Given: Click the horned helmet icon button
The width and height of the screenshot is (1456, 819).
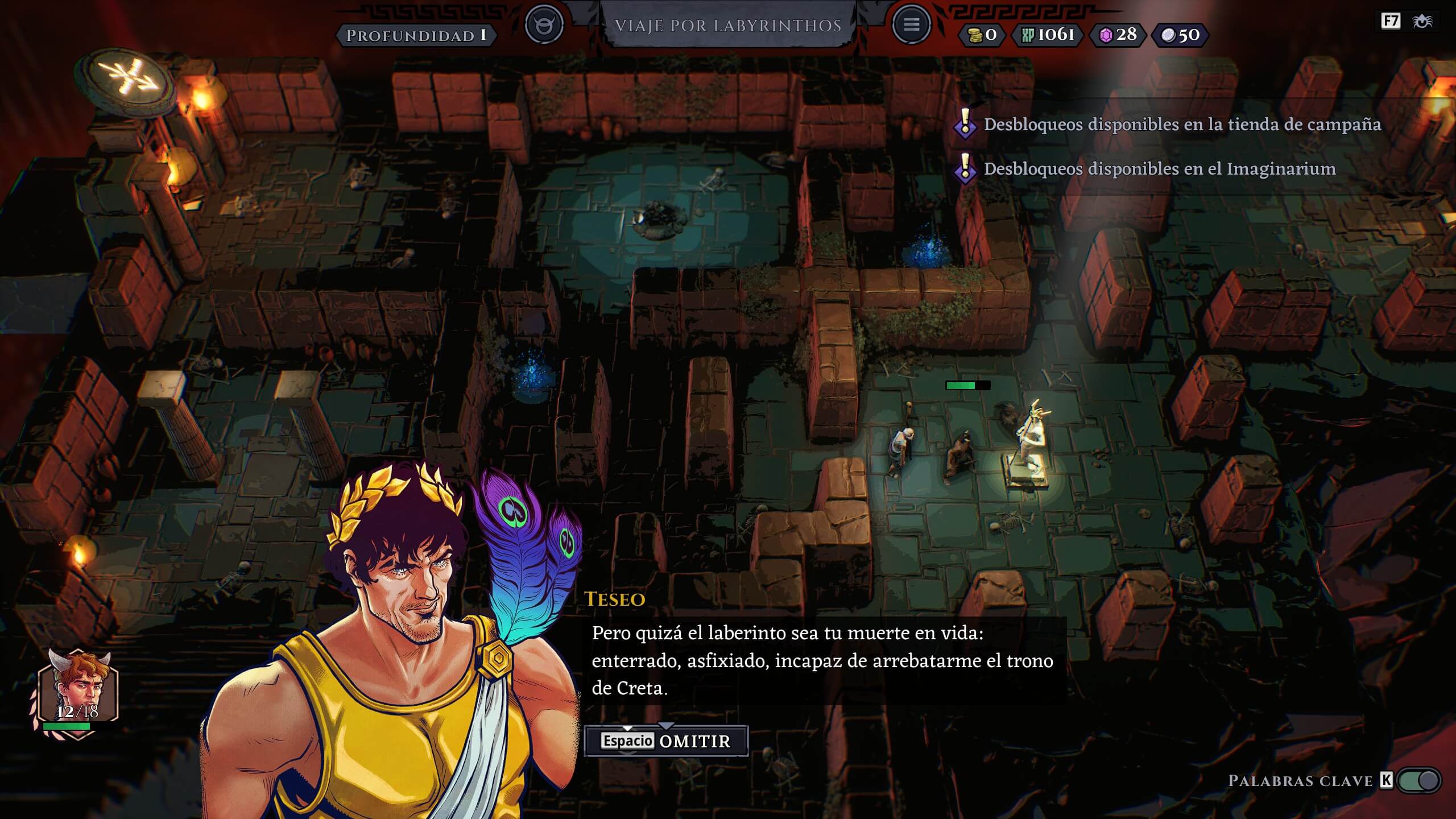Looking at the screenshot, I should (x=544, y=25).
